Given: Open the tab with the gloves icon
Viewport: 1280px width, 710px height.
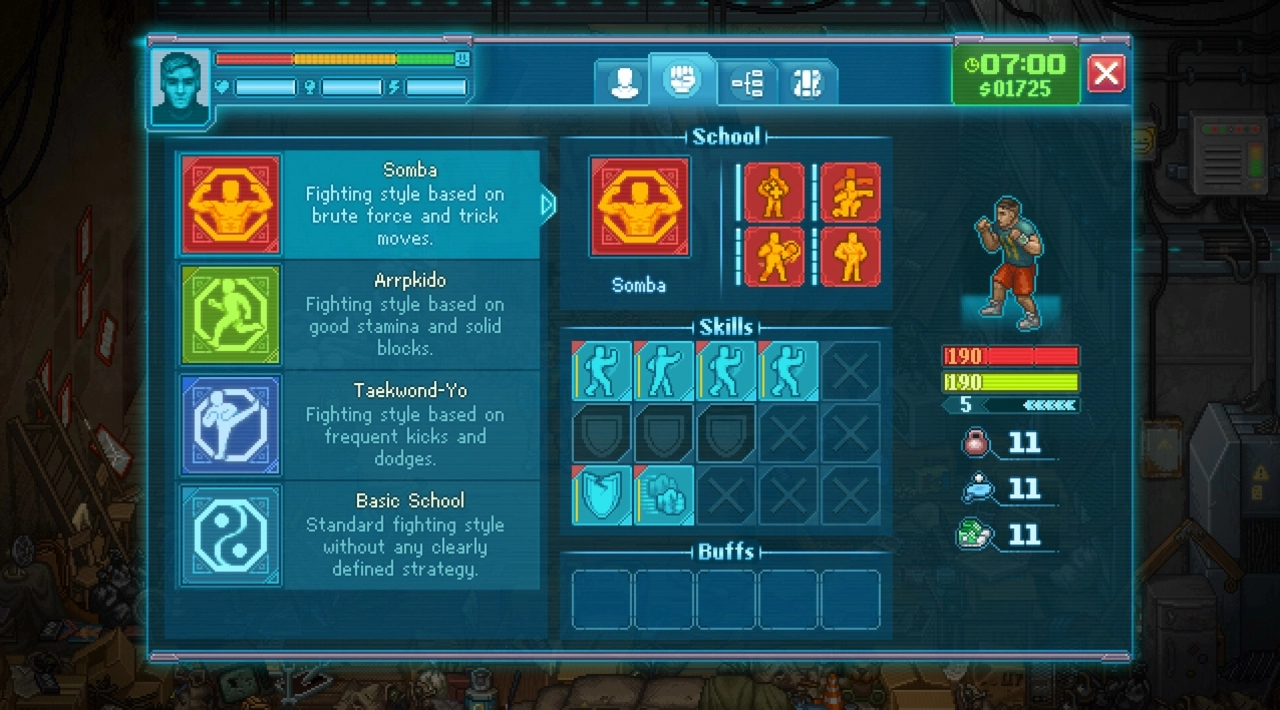Looking at the screenshot, I should click(807, 83).
